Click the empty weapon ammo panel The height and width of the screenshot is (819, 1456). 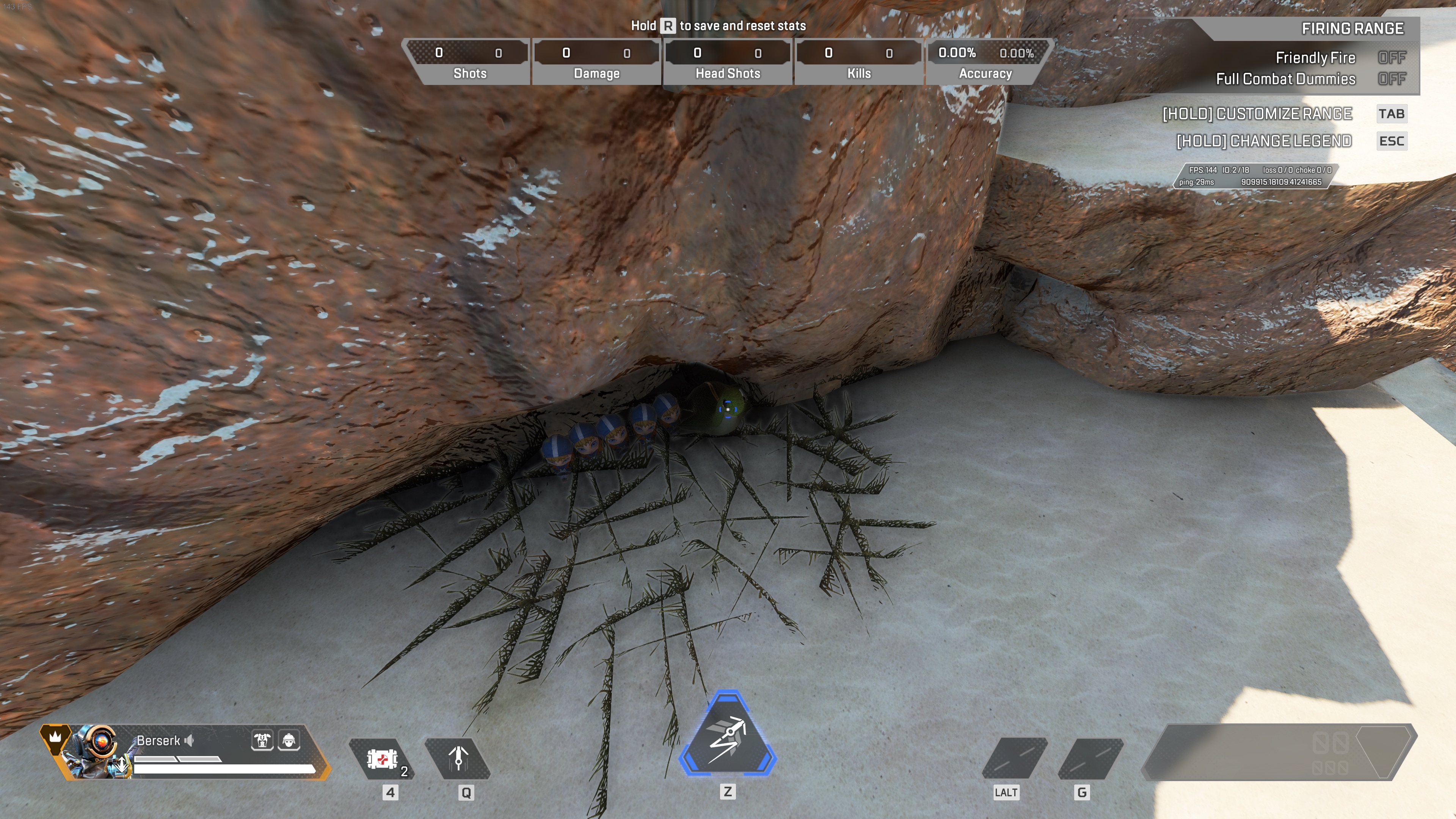(1279, 752)
